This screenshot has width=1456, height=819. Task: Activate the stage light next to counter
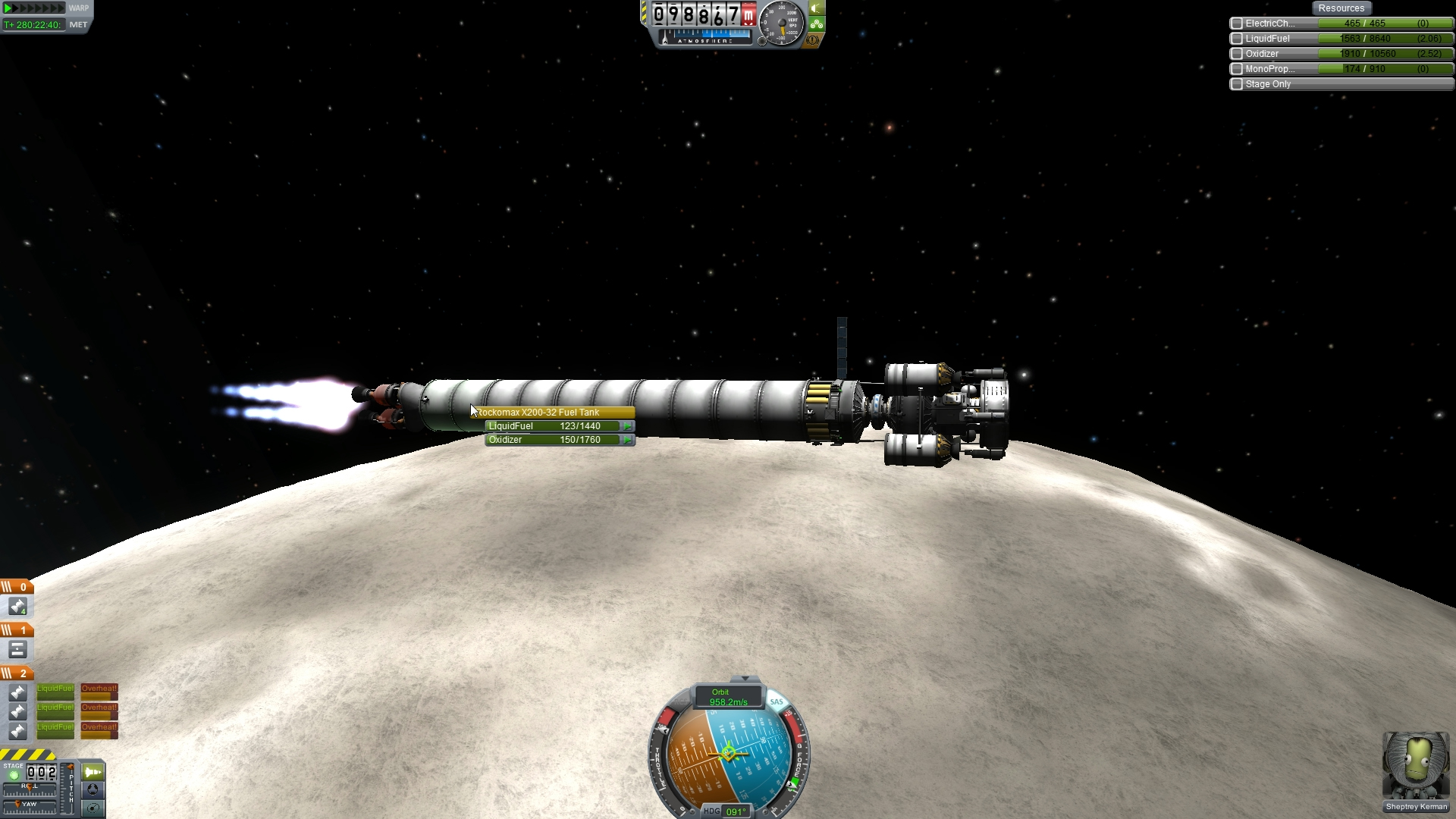[14, 775]
